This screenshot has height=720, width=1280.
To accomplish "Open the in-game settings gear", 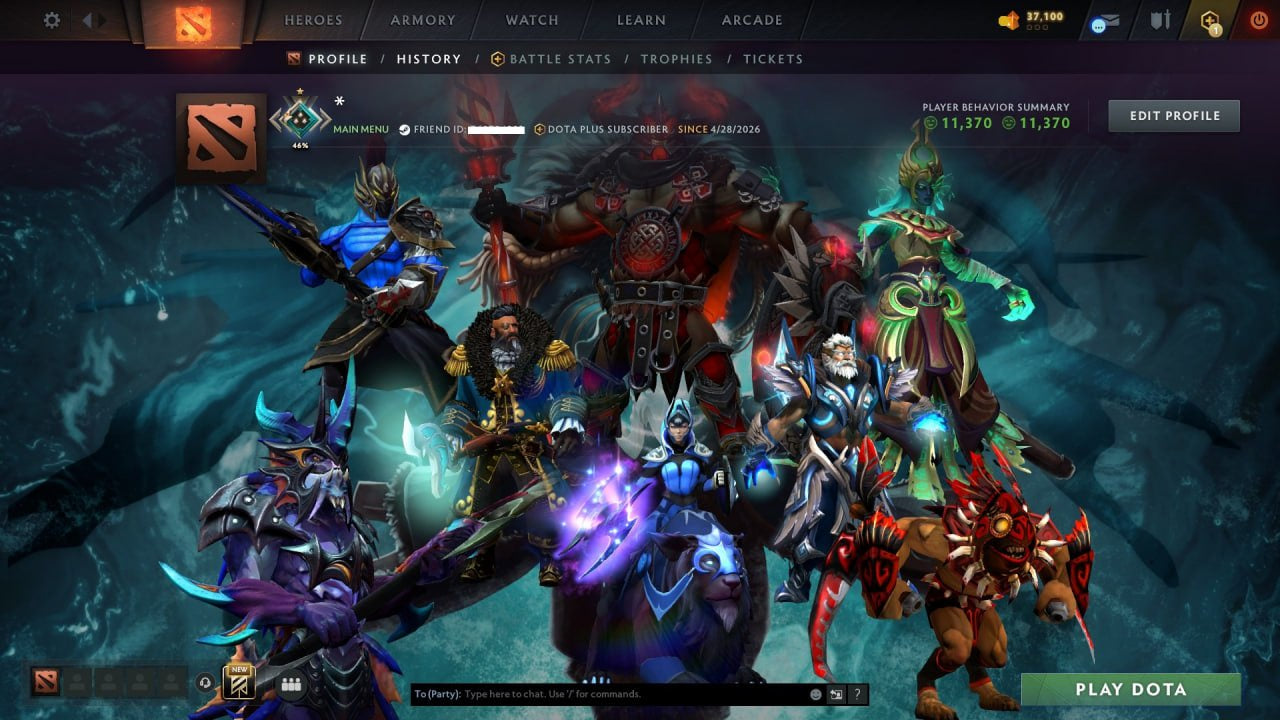I will (x=51, y=19).
